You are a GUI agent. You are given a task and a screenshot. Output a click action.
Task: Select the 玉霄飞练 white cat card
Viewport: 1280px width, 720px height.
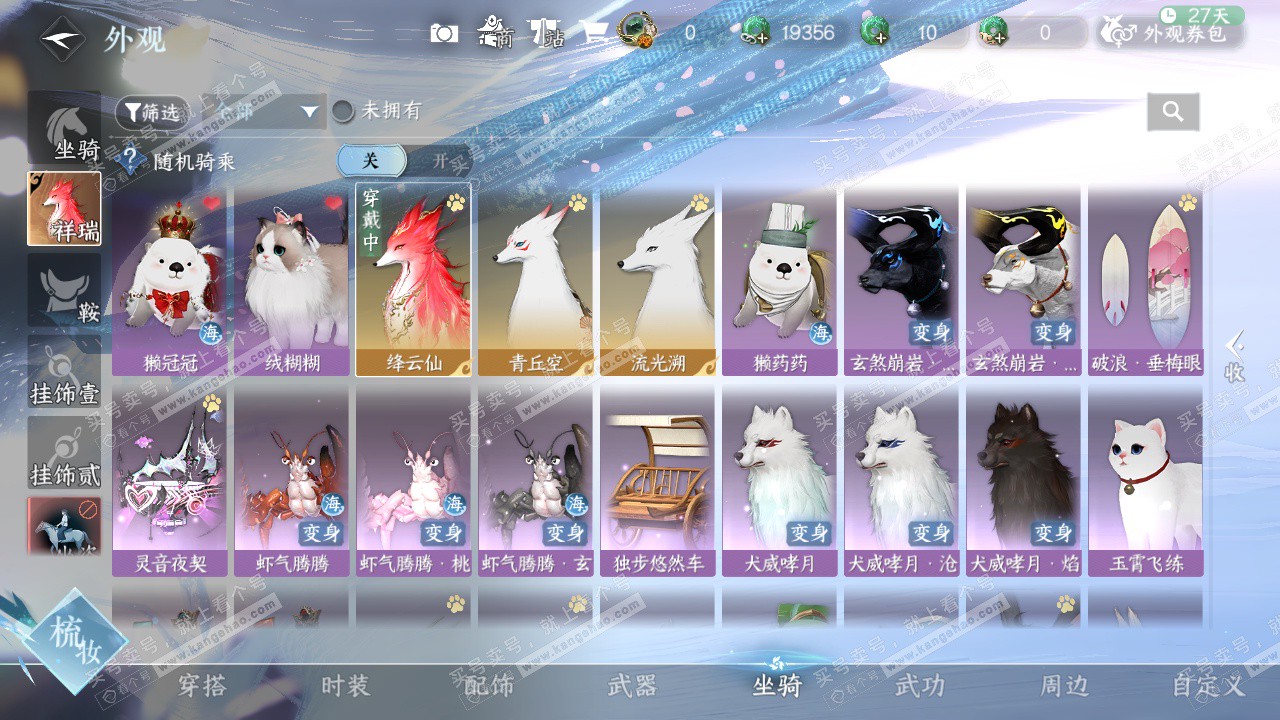(x=1145, y=480)
